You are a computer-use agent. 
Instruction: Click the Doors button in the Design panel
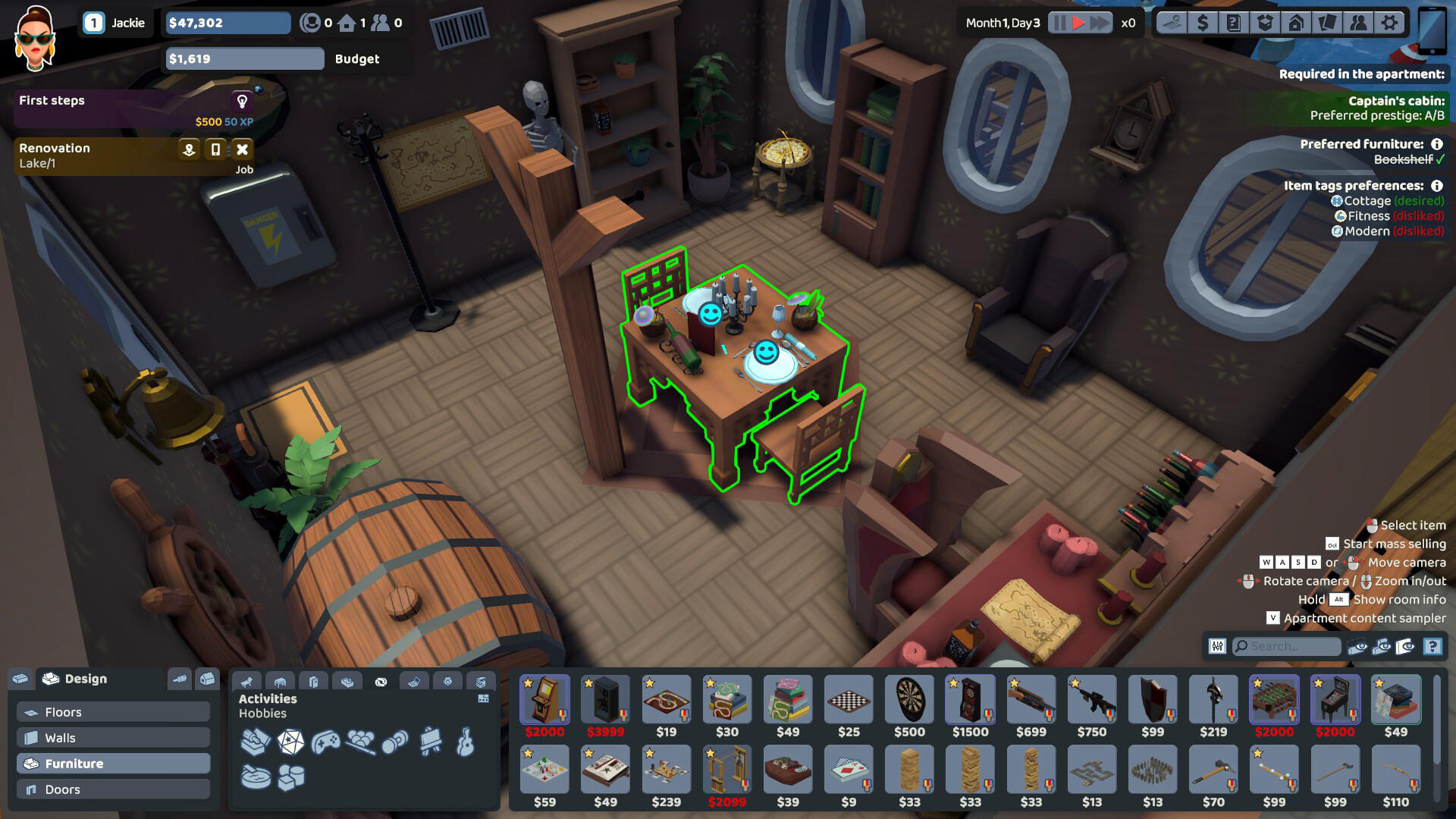pos(111,789)
